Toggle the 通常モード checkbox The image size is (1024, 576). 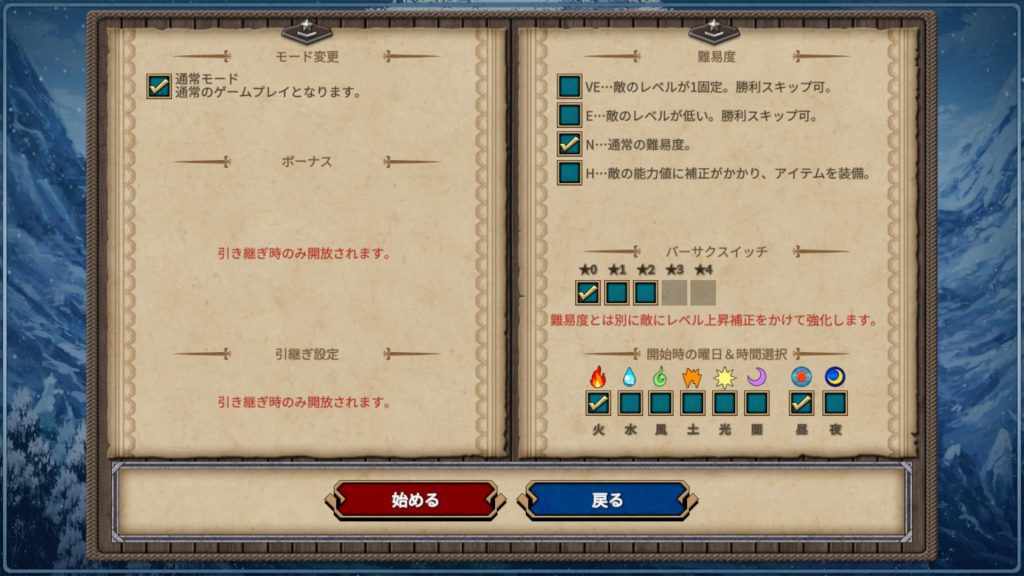(158, 86)
